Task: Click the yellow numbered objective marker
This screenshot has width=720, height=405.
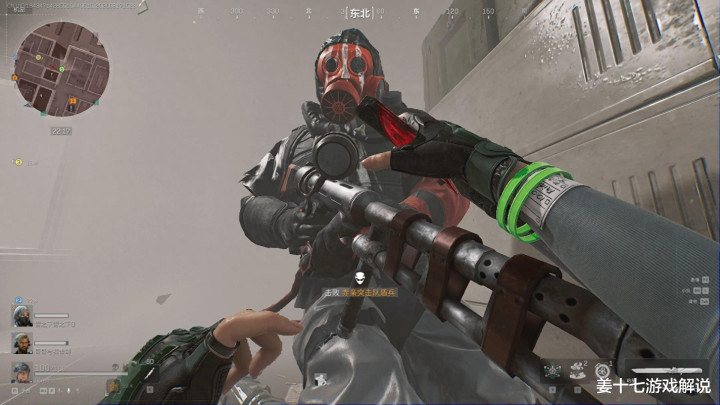Action: tap(18, 161)
